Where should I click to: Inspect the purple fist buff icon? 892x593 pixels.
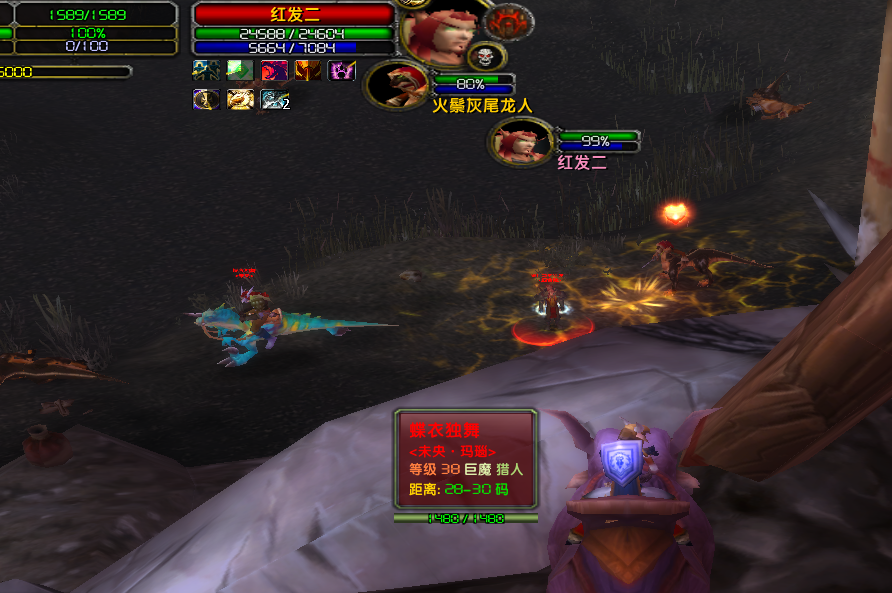342,70
